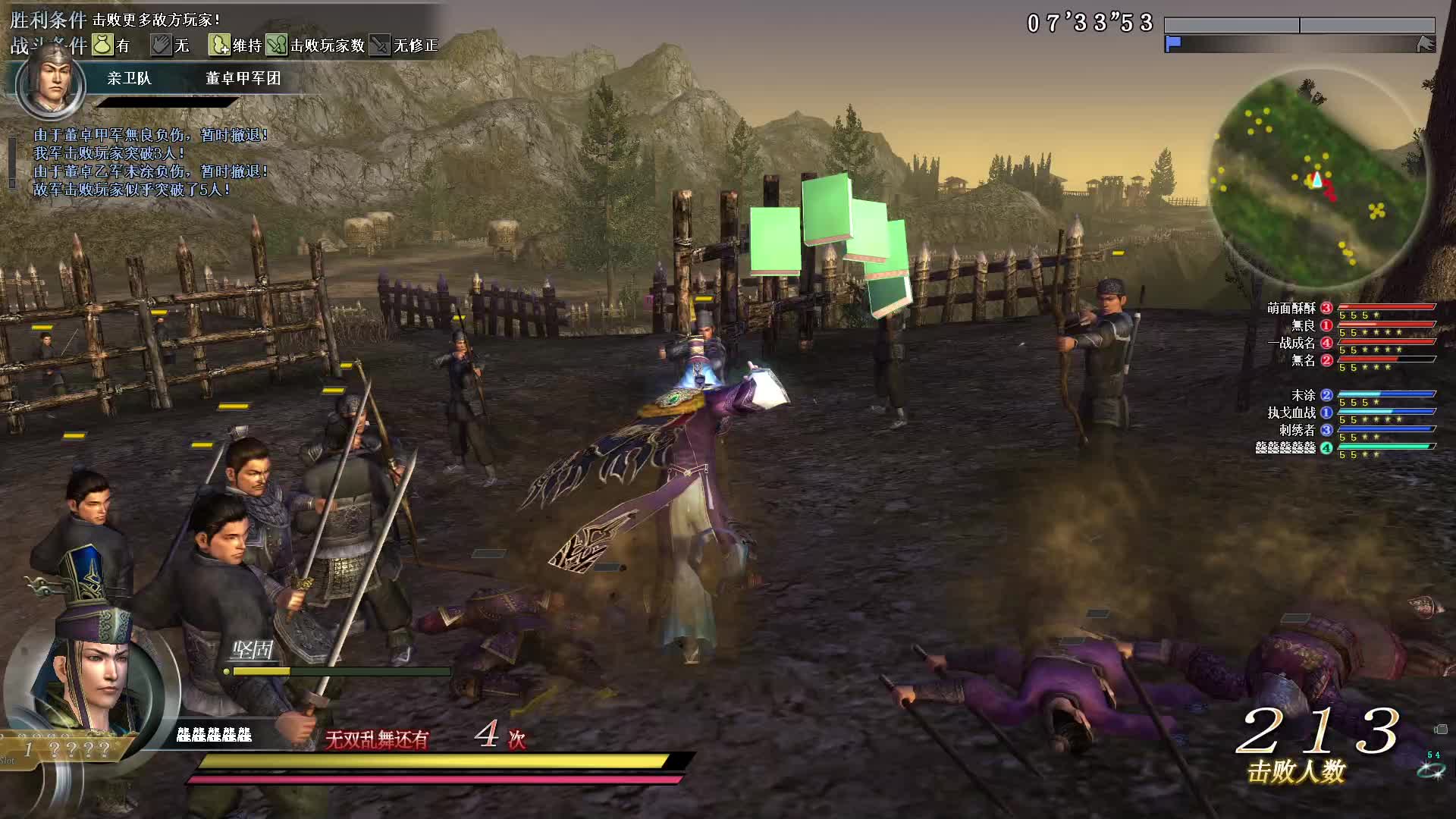Viewport: 1456px width, 819px height.
Task: Select blue-team player 末涂 in the list
Action: [x=1303, y=395]
